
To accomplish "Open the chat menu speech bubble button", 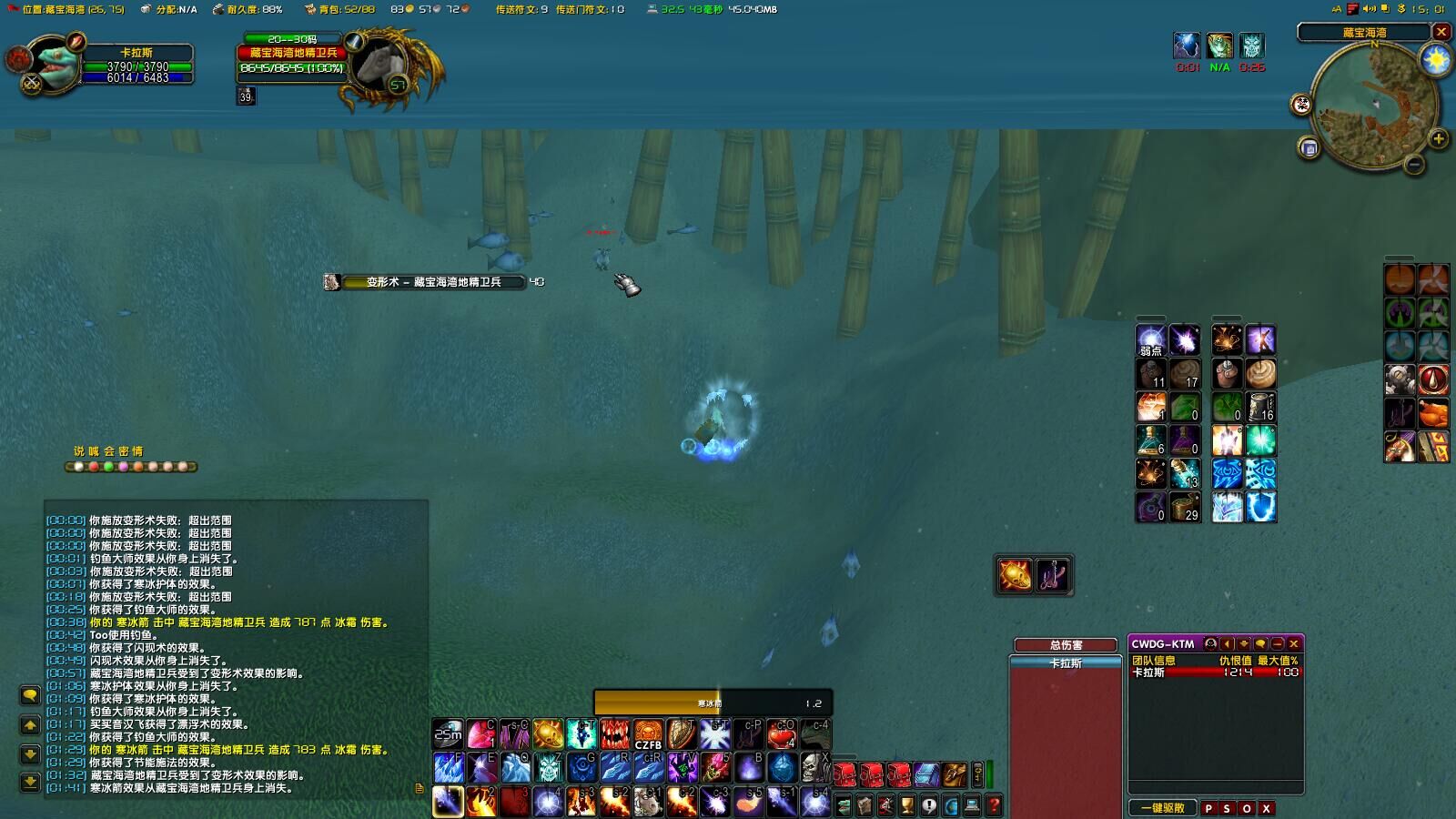I will click(30, 696).
